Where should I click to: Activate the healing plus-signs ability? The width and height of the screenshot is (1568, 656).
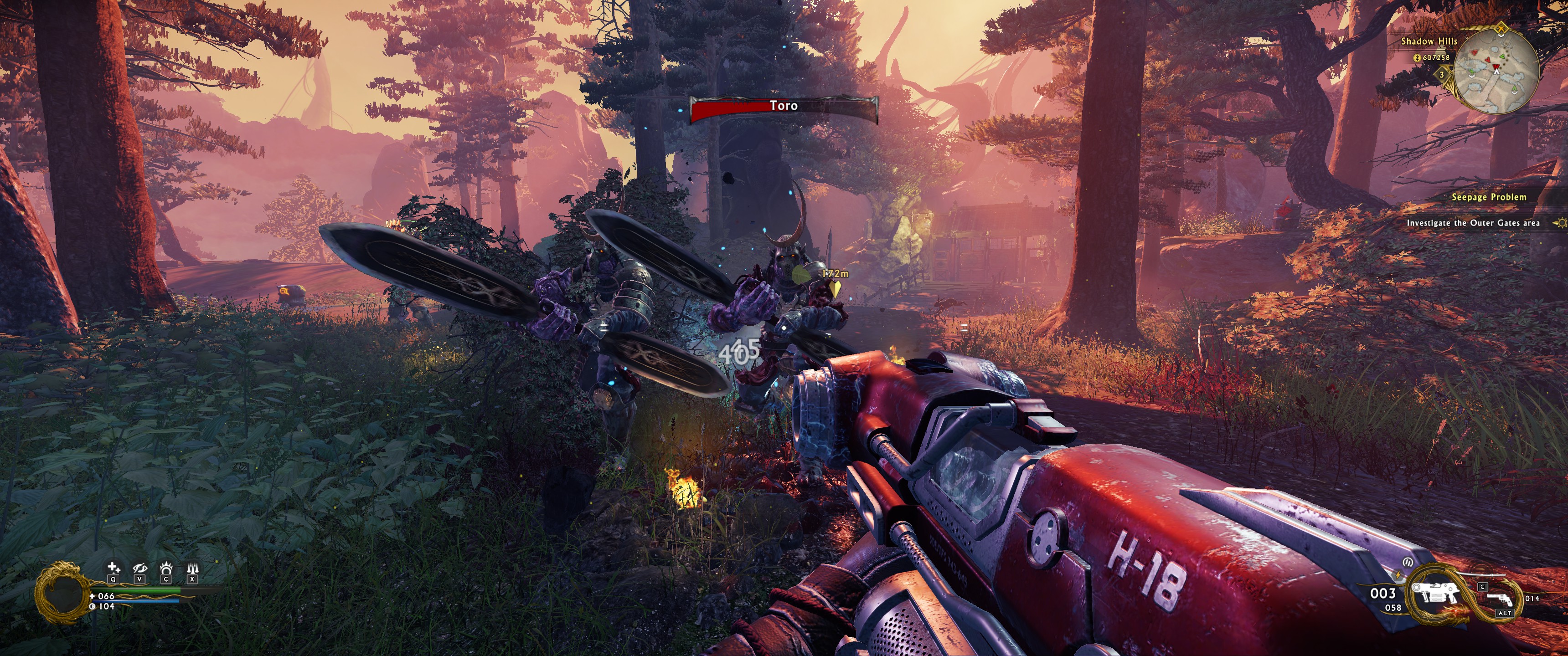tap(113, 569)
